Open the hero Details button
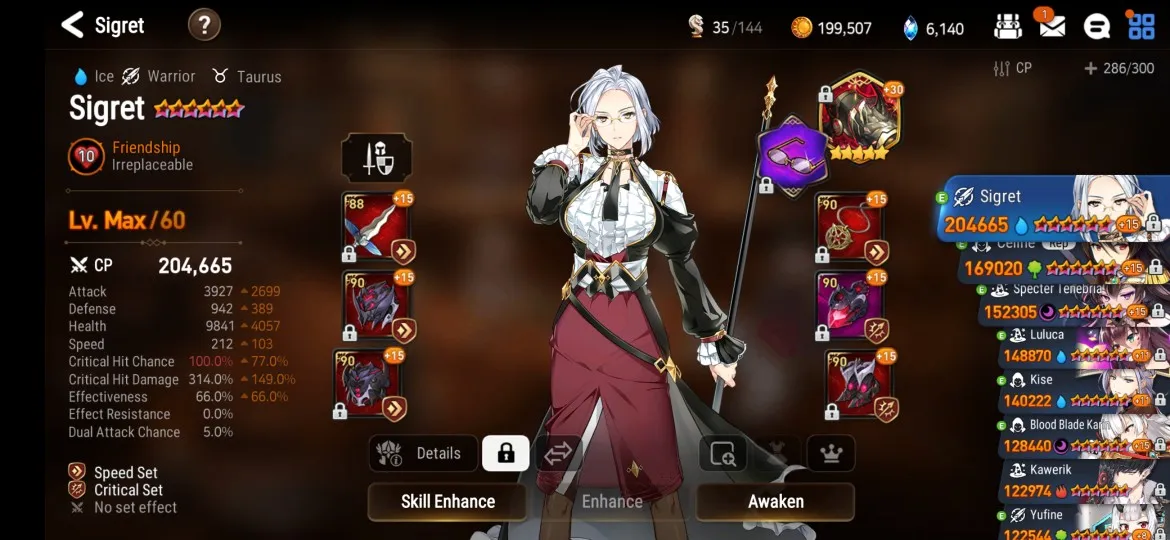Viewport: 1170px width, 540px height. click(422, 453)
